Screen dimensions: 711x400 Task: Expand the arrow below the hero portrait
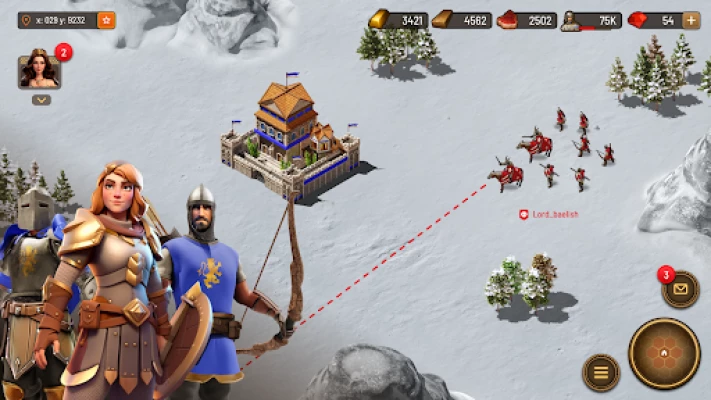click(41, 100)
